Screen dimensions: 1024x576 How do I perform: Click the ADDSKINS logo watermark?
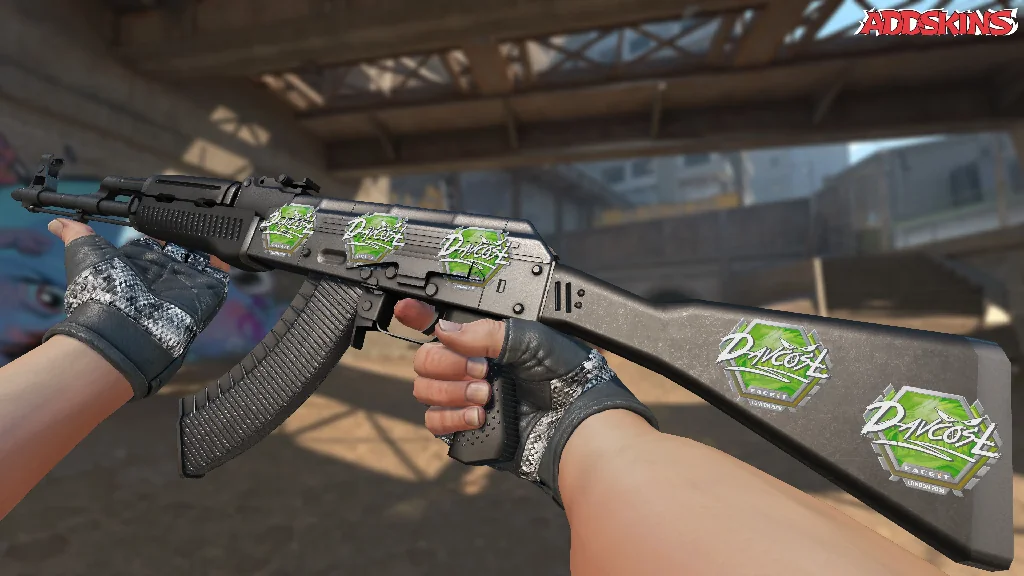pos(939,22)
